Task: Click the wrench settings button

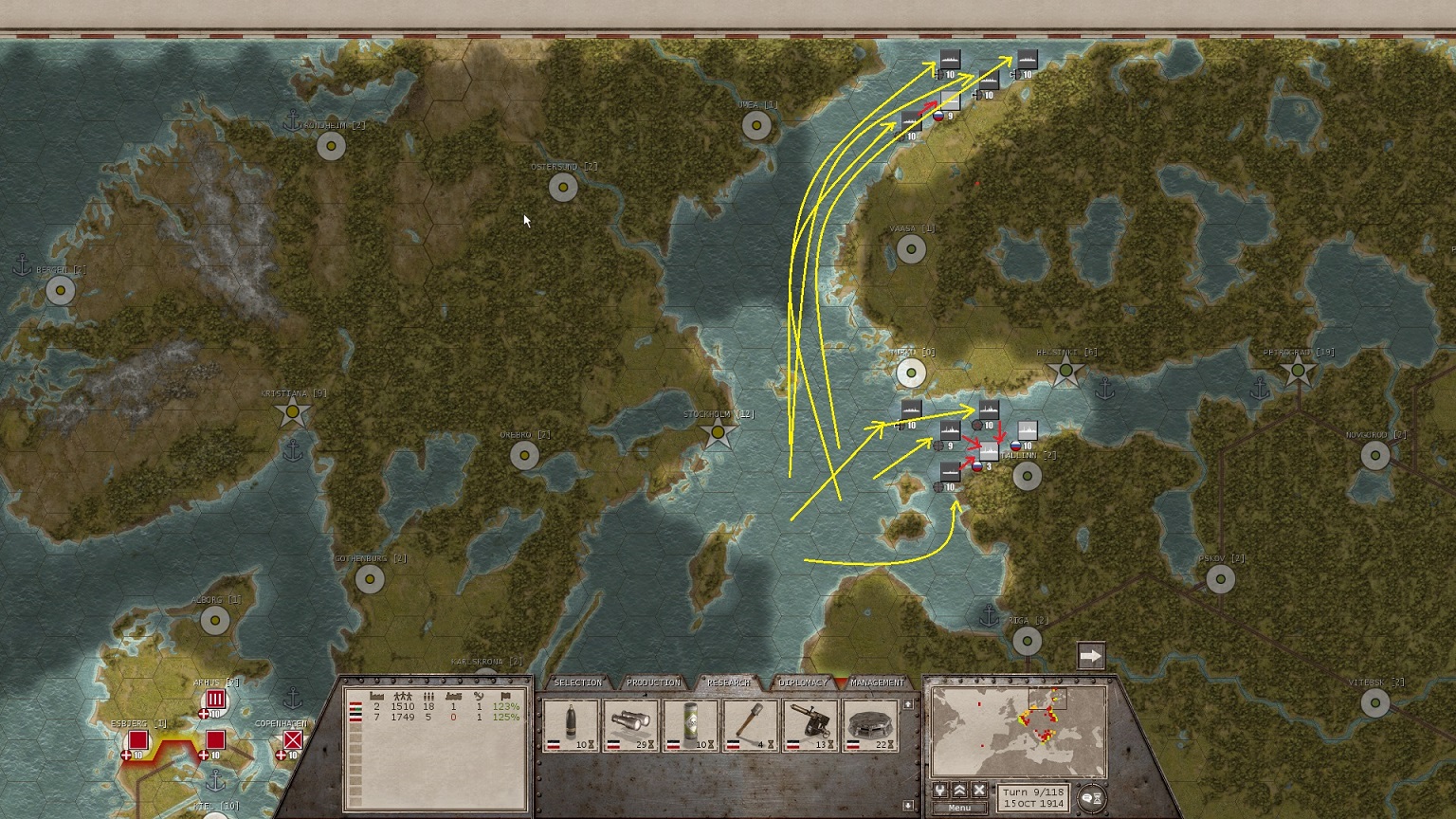Action: click(x=940, y=791)
